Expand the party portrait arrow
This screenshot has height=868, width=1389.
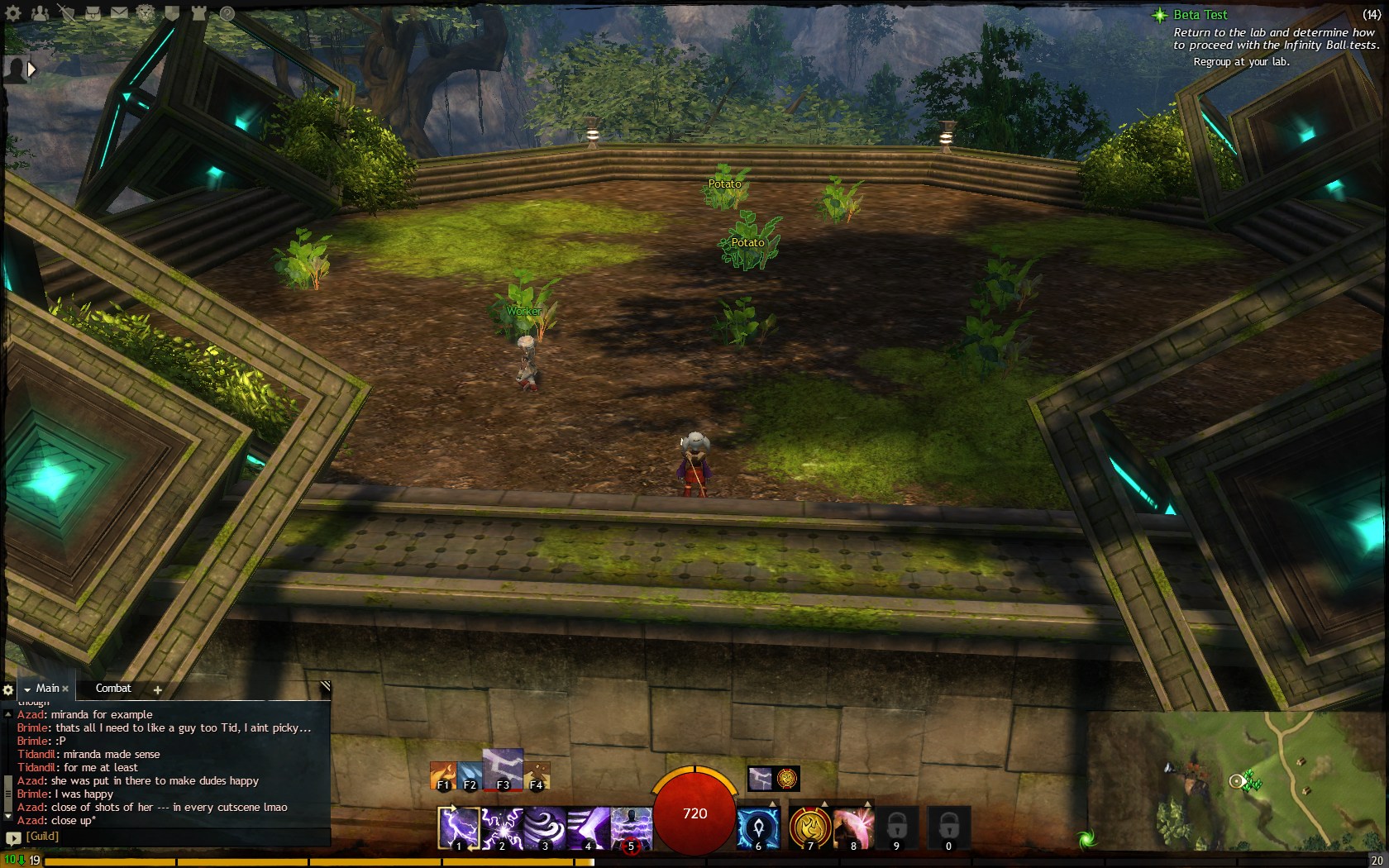coord(31,70)
